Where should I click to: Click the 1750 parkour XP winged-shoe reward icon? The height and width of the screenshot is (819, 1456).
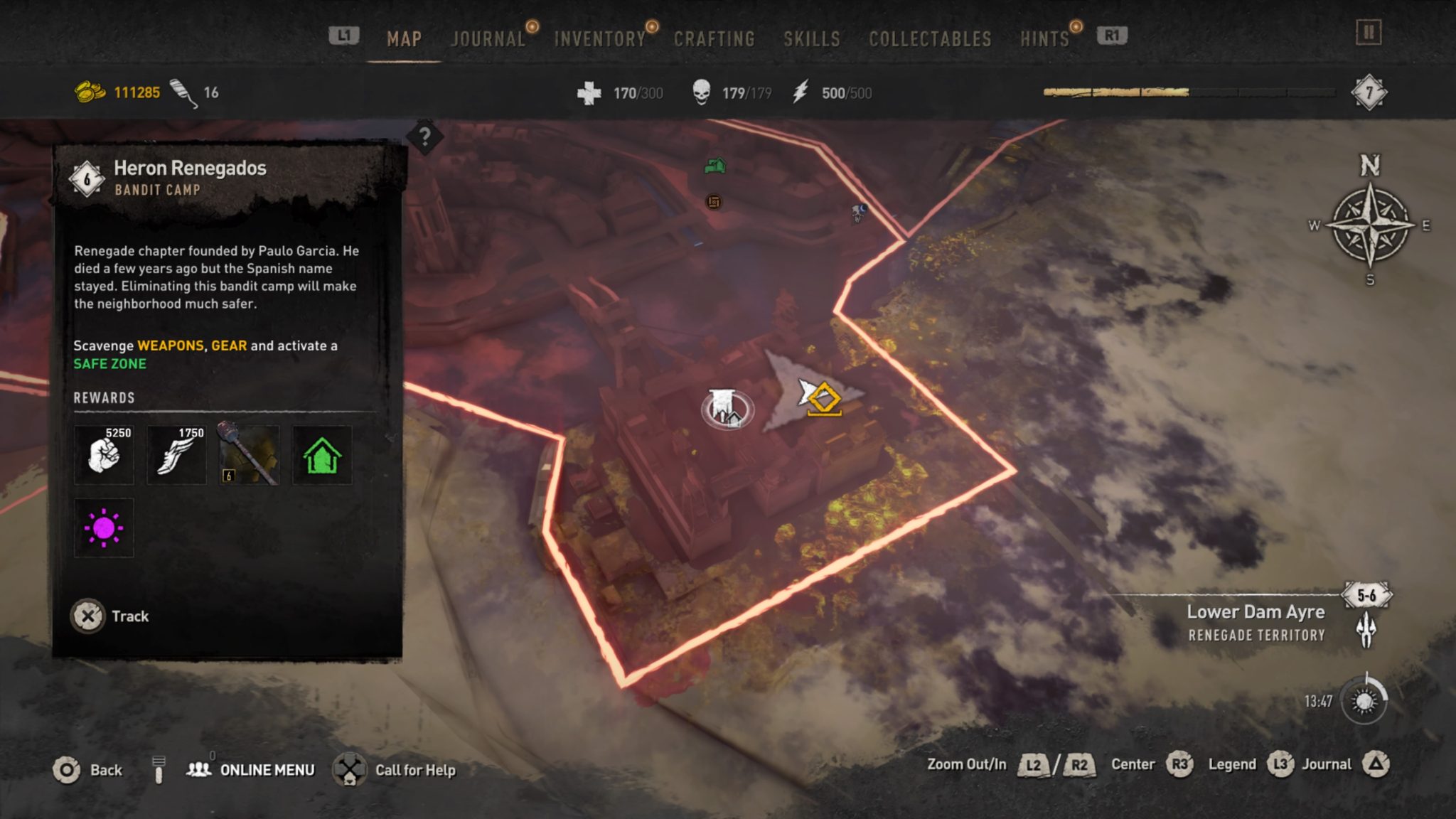tap(176, 455)
